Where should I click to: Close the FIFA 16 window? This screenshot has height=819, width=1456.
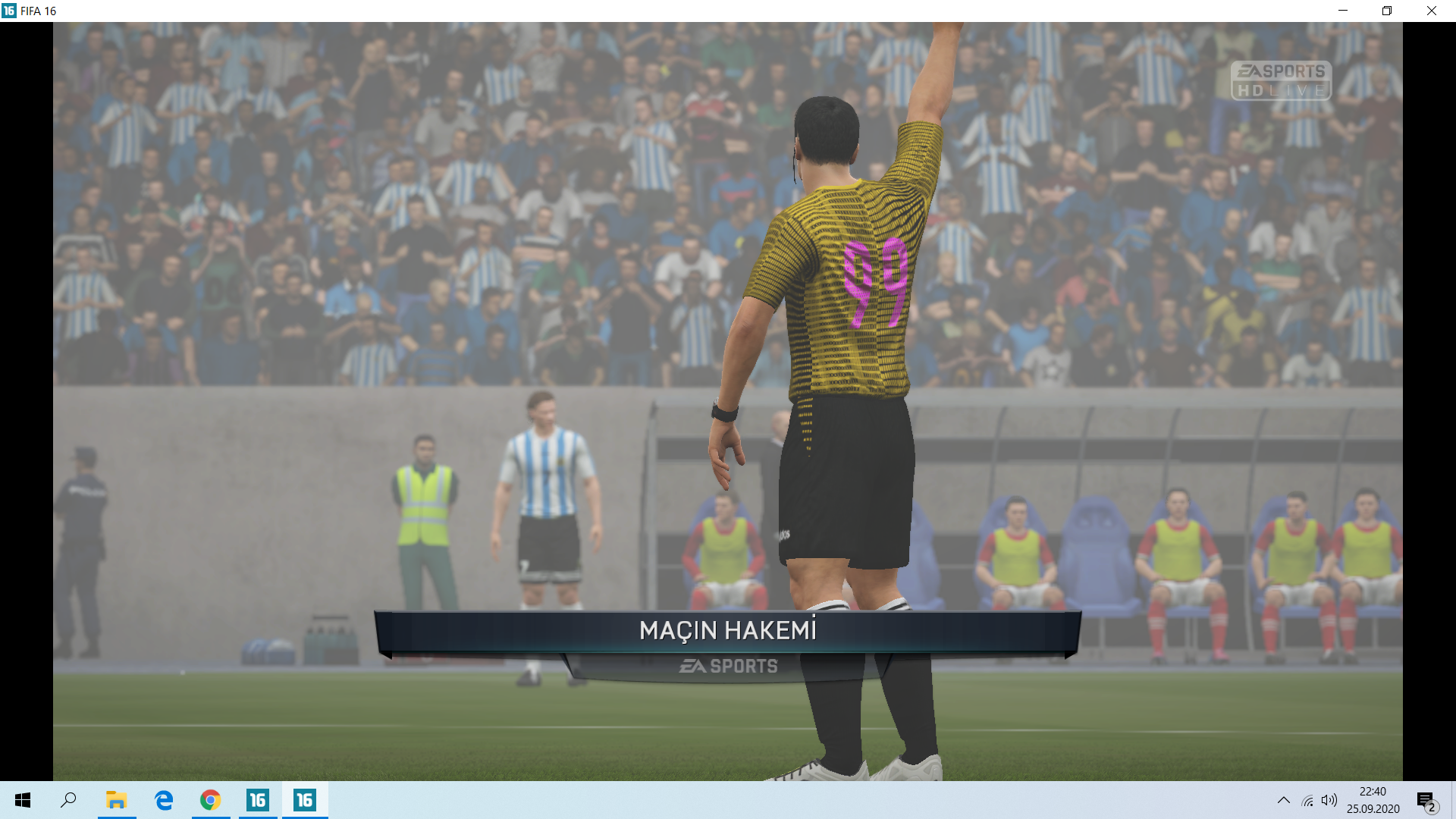tap(1431, 11)
